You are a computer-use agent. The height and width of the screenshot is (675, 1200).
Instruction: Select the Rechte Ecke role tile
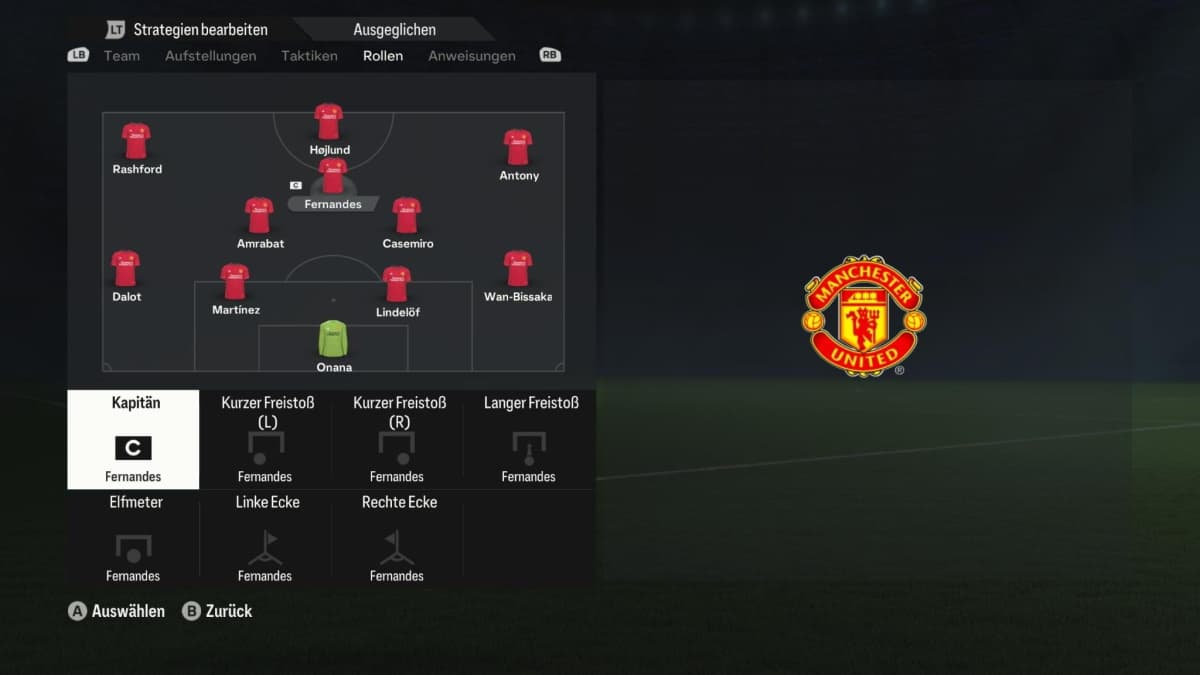(x=398, y=537)
